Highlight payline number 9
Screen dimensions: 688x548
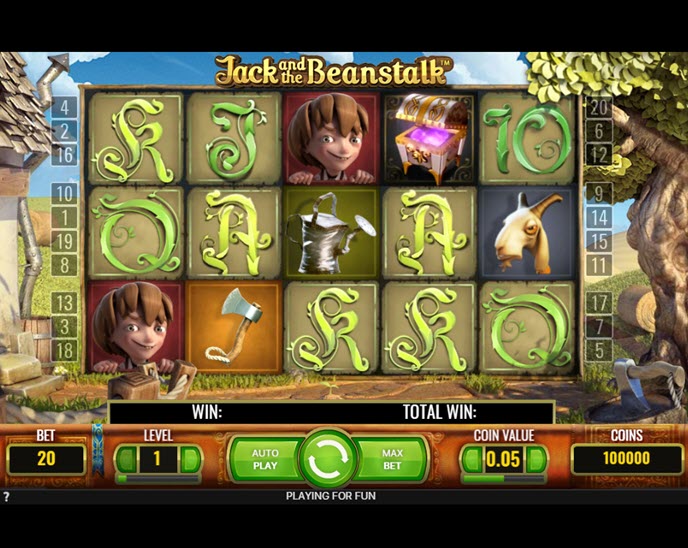point(599,193)
